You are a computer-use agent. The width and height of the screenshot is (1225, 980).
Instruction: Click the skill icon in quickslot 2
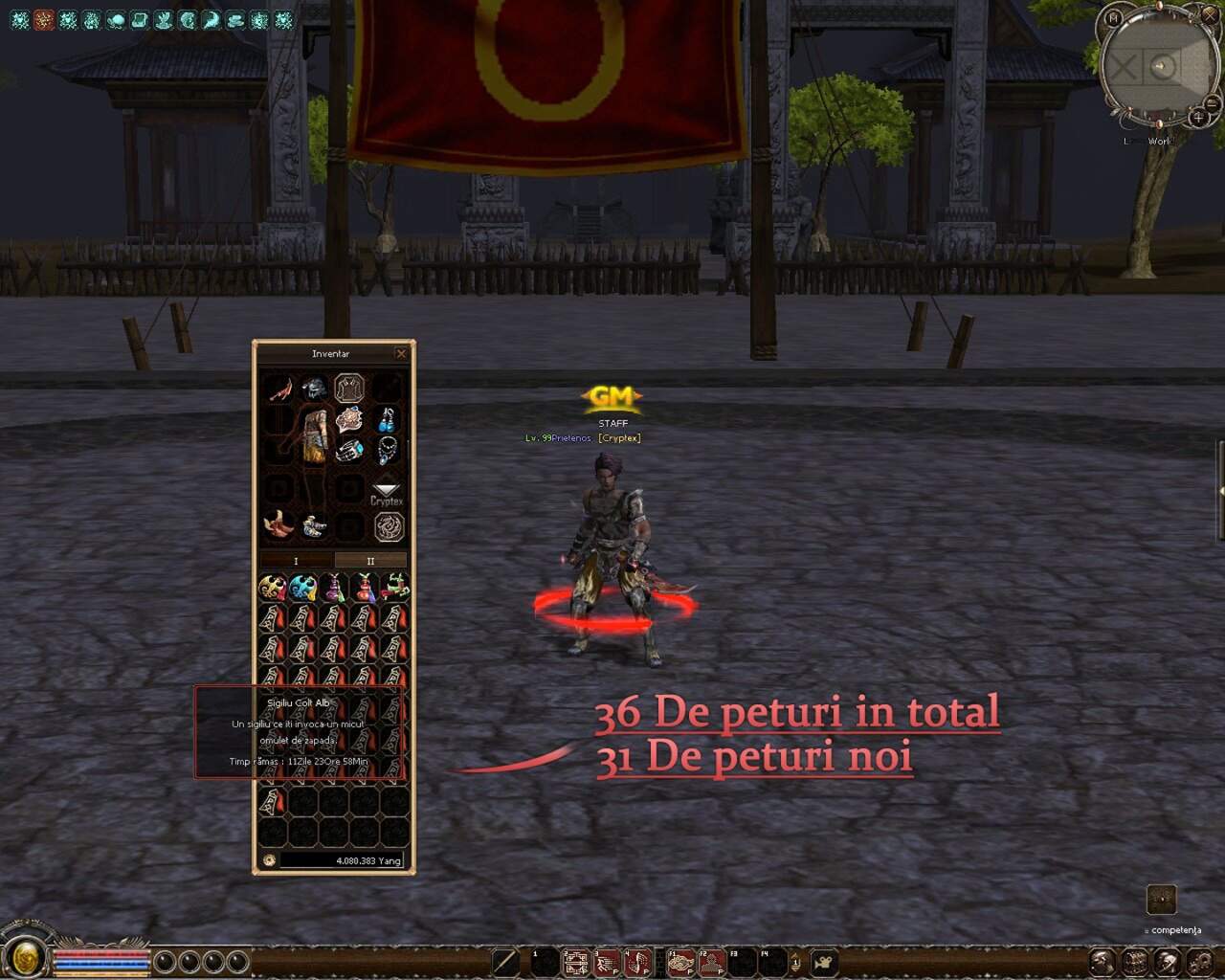[x=574, y=962]
